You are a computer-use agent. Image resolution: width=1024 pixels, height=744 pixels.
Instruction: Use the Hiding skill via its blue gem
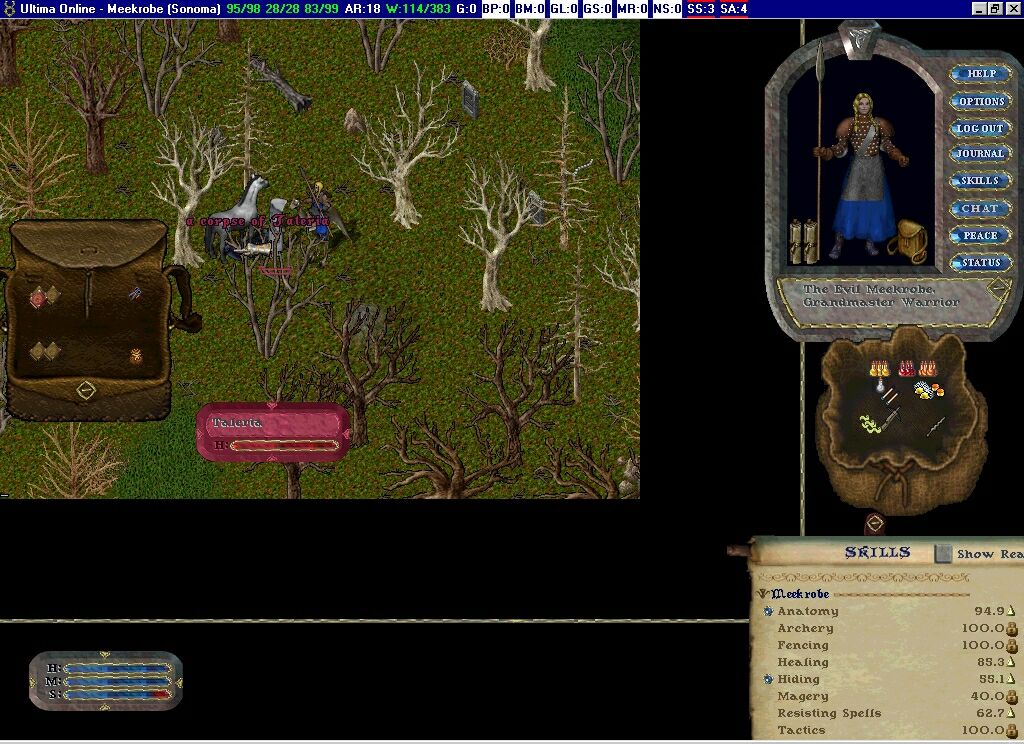tap(768, 679)
